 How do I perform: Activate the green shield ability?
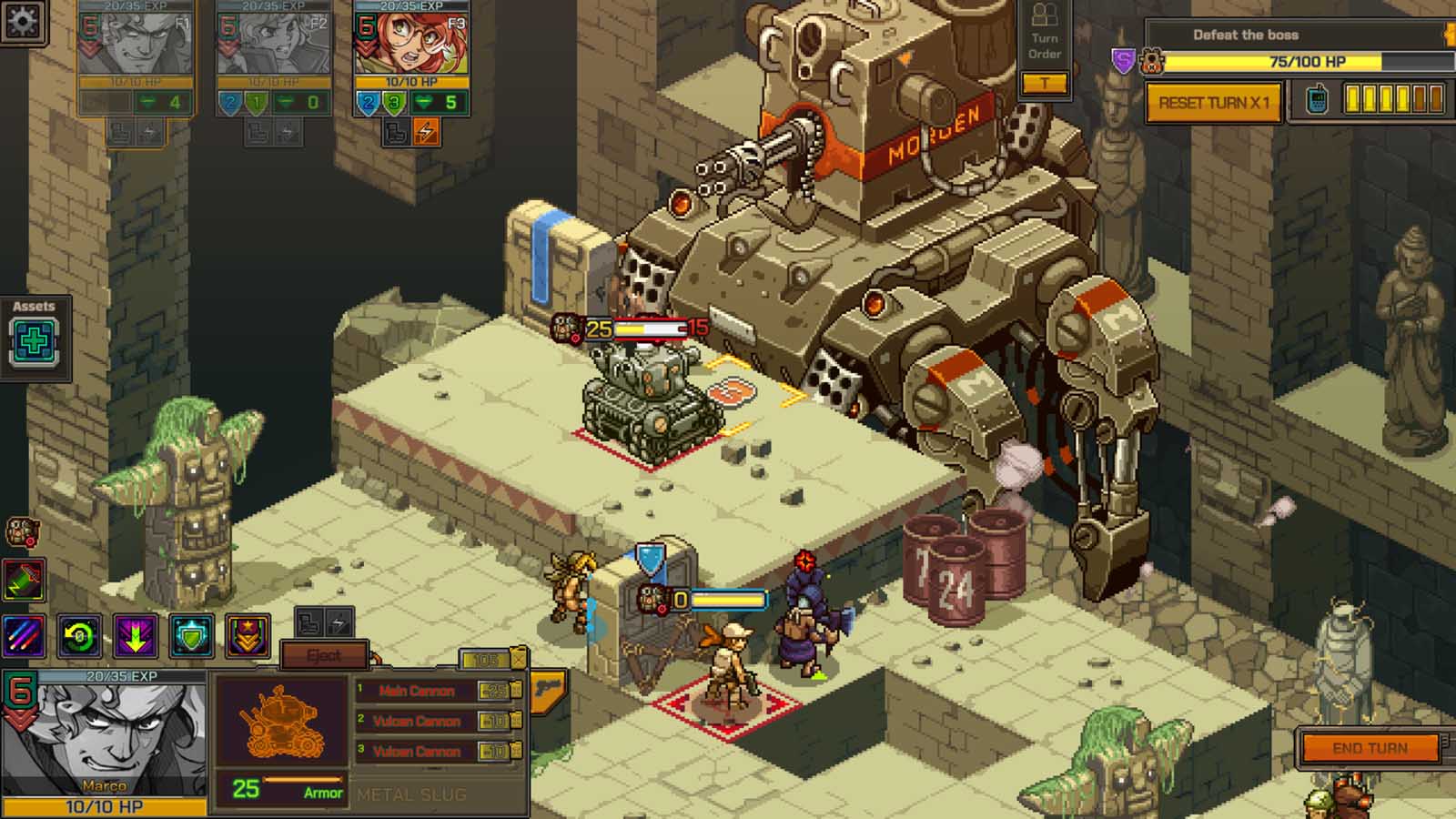[191, 636]
